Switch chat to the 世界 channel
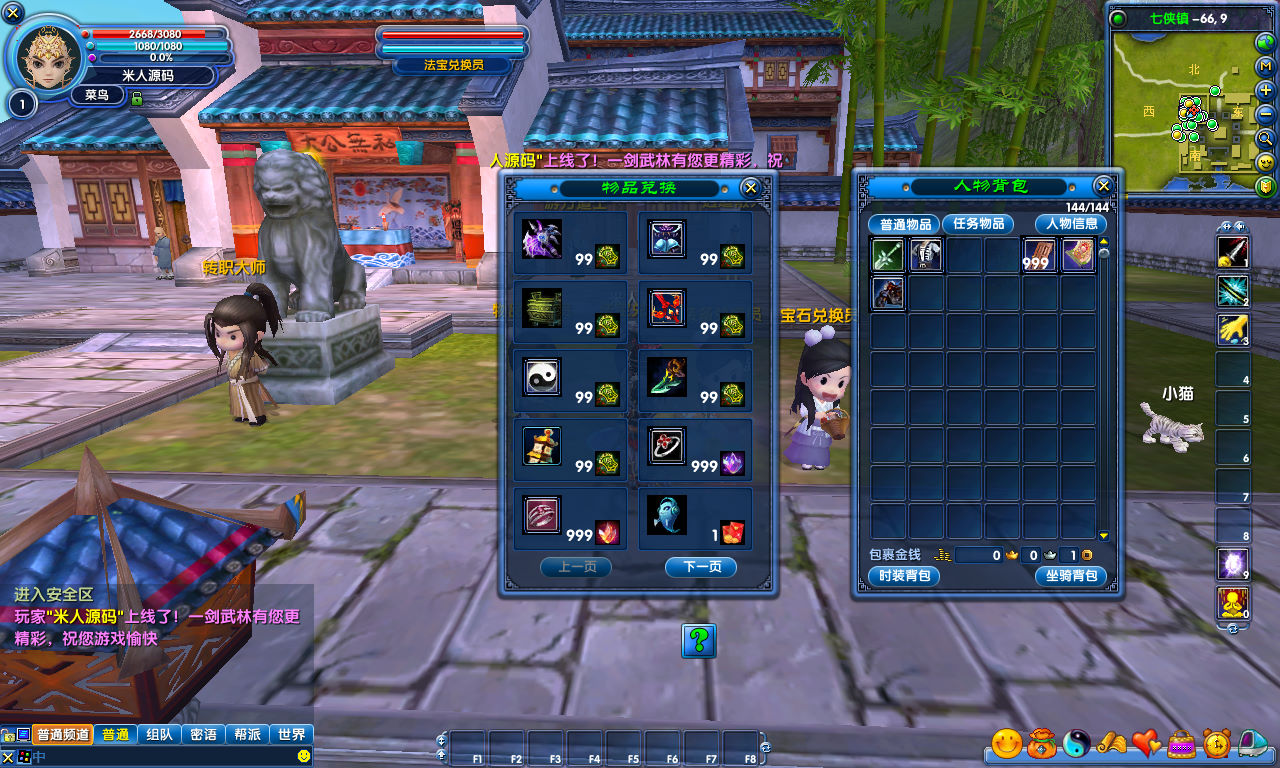Image resolution: width=1280 pixels, height=768 pixels. tap(292, 734)
